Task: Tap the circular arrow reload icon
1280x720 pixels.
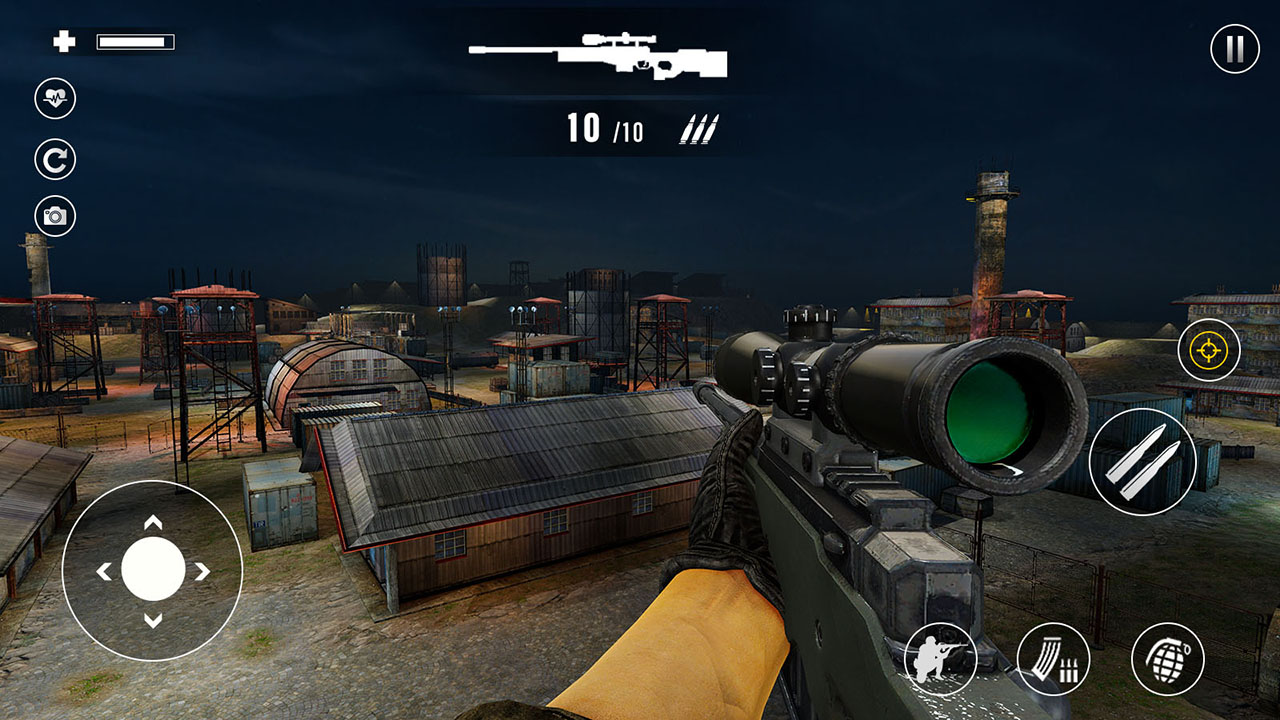Action: (55, 159)
